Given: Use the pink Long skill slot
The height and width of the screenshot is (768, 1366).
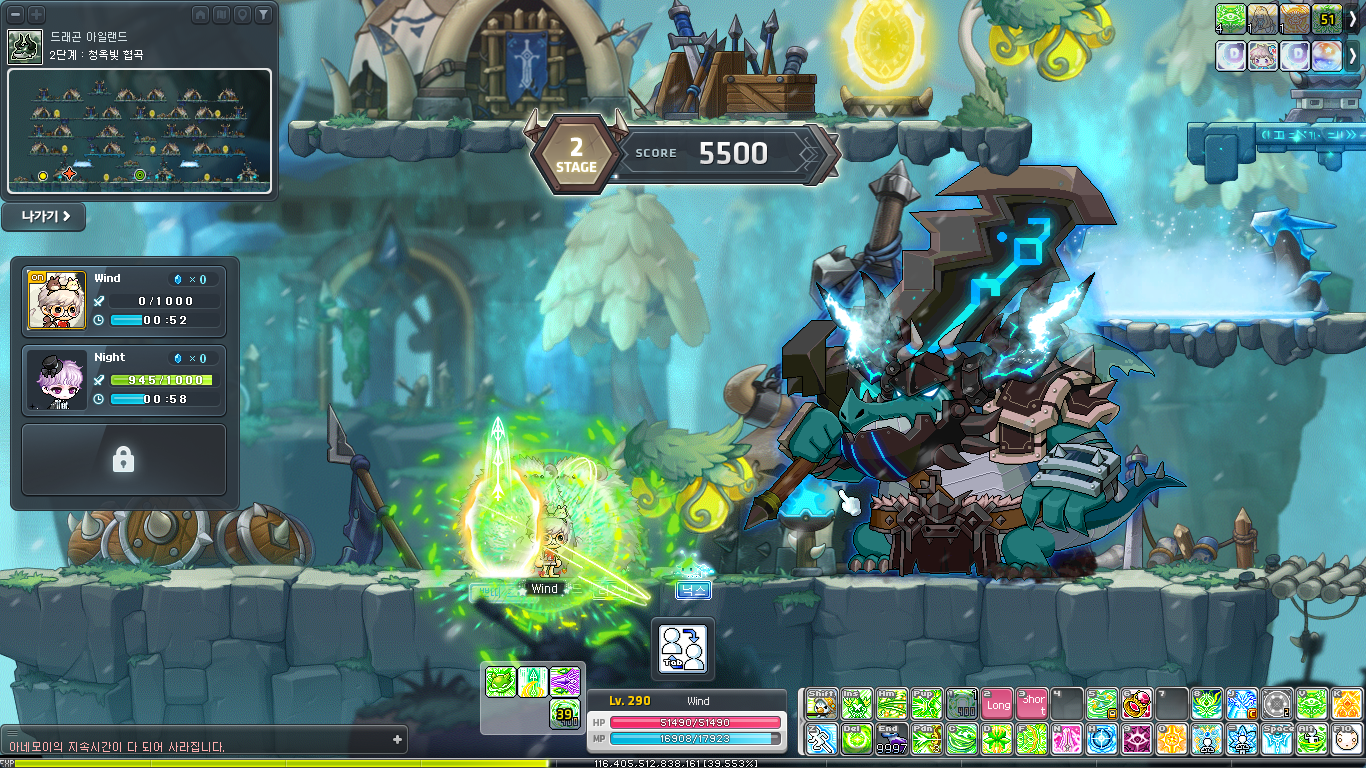Looking at the screenshot, I should (998, 704).
